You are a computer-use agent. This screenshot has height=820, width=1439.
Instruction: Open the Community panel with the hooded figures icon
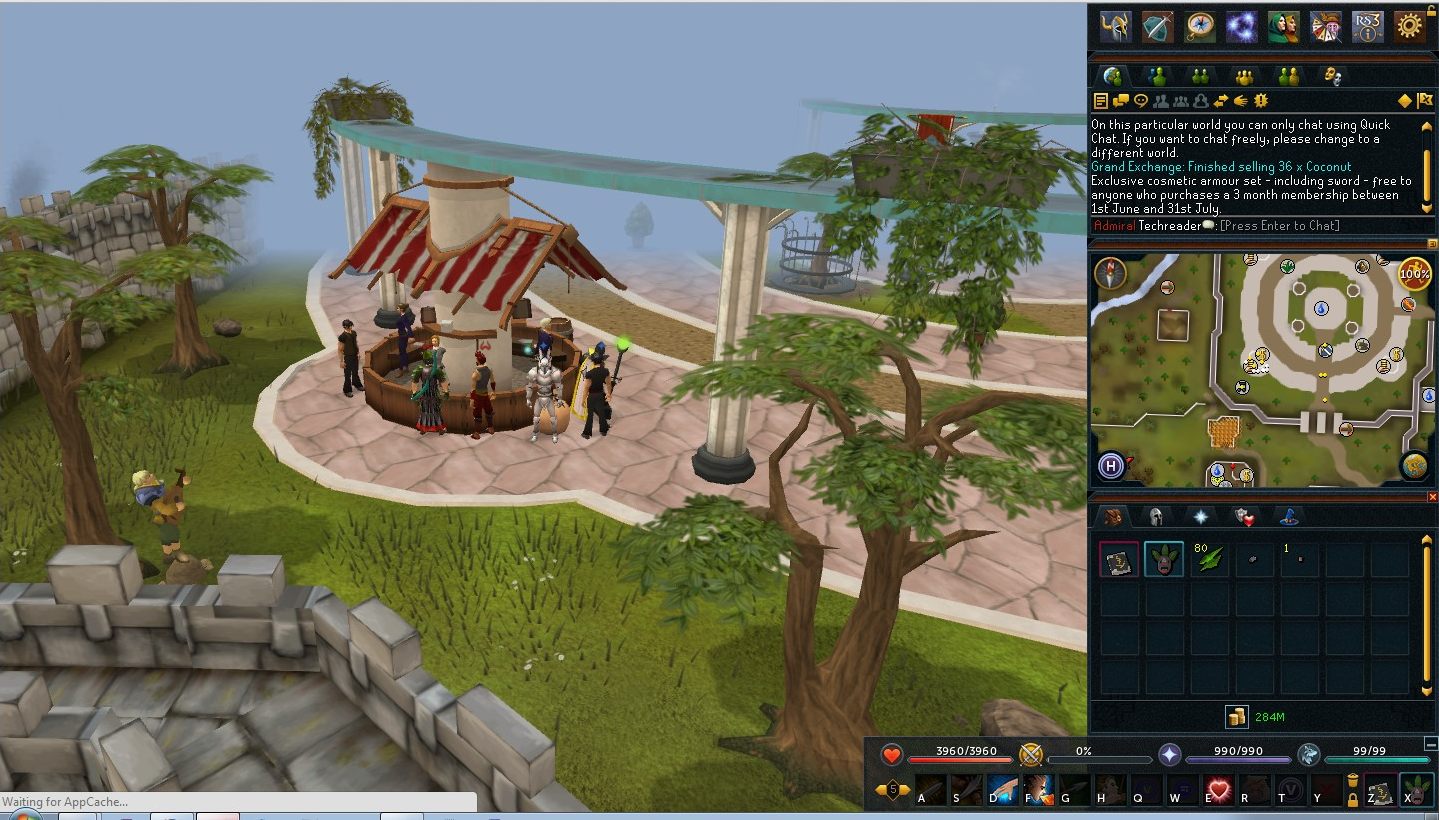1284,27
